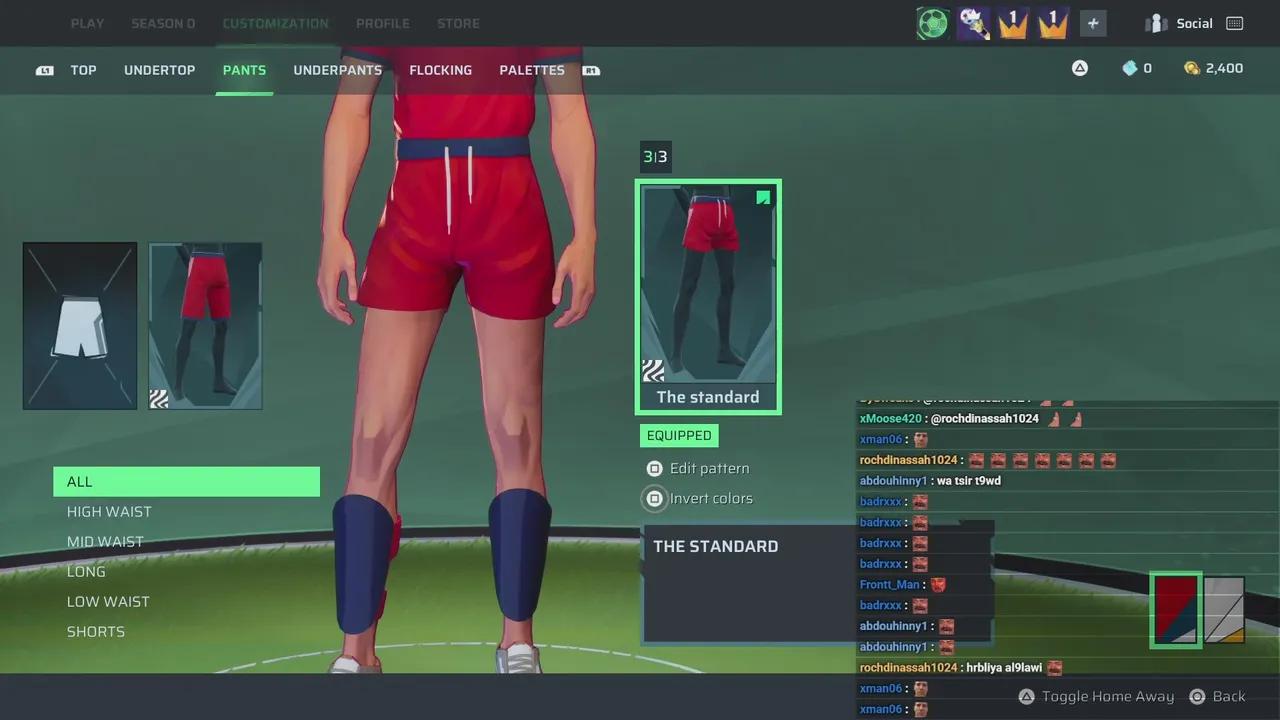Click Edit pattern for The standard
Image resolution: width=1280 pixels, height=720 pixels.
coord(709,468)
